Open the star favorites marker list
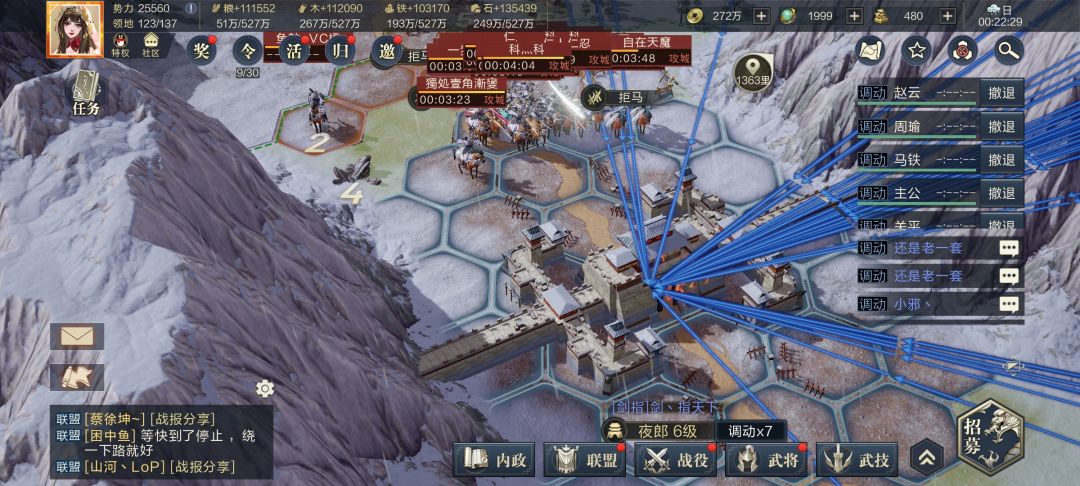The height and width of the screenshot is (486, 1080). (x=915, y=49)
